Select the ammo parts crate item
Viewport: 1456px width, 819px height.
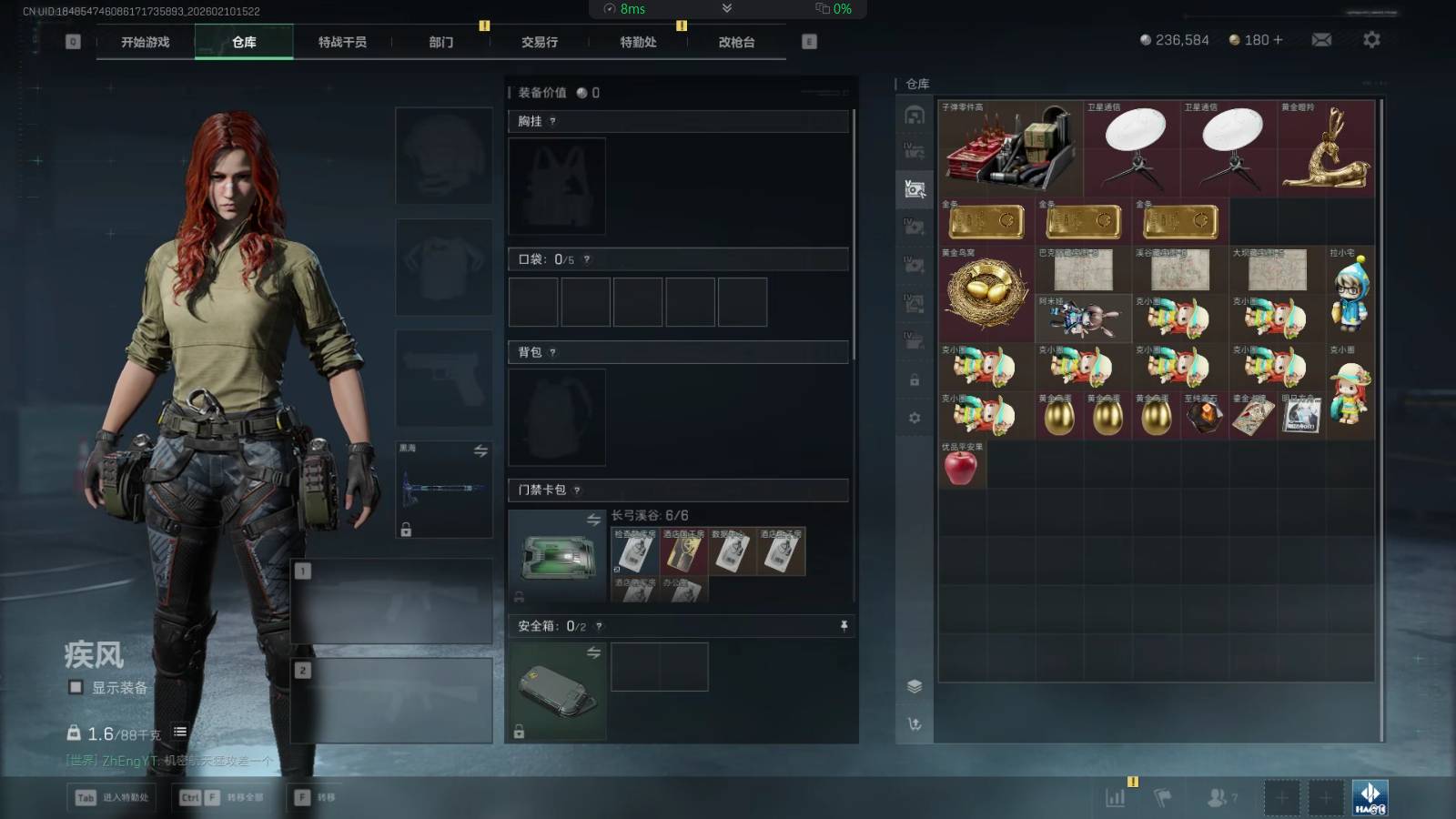[x=1010, y=149]
